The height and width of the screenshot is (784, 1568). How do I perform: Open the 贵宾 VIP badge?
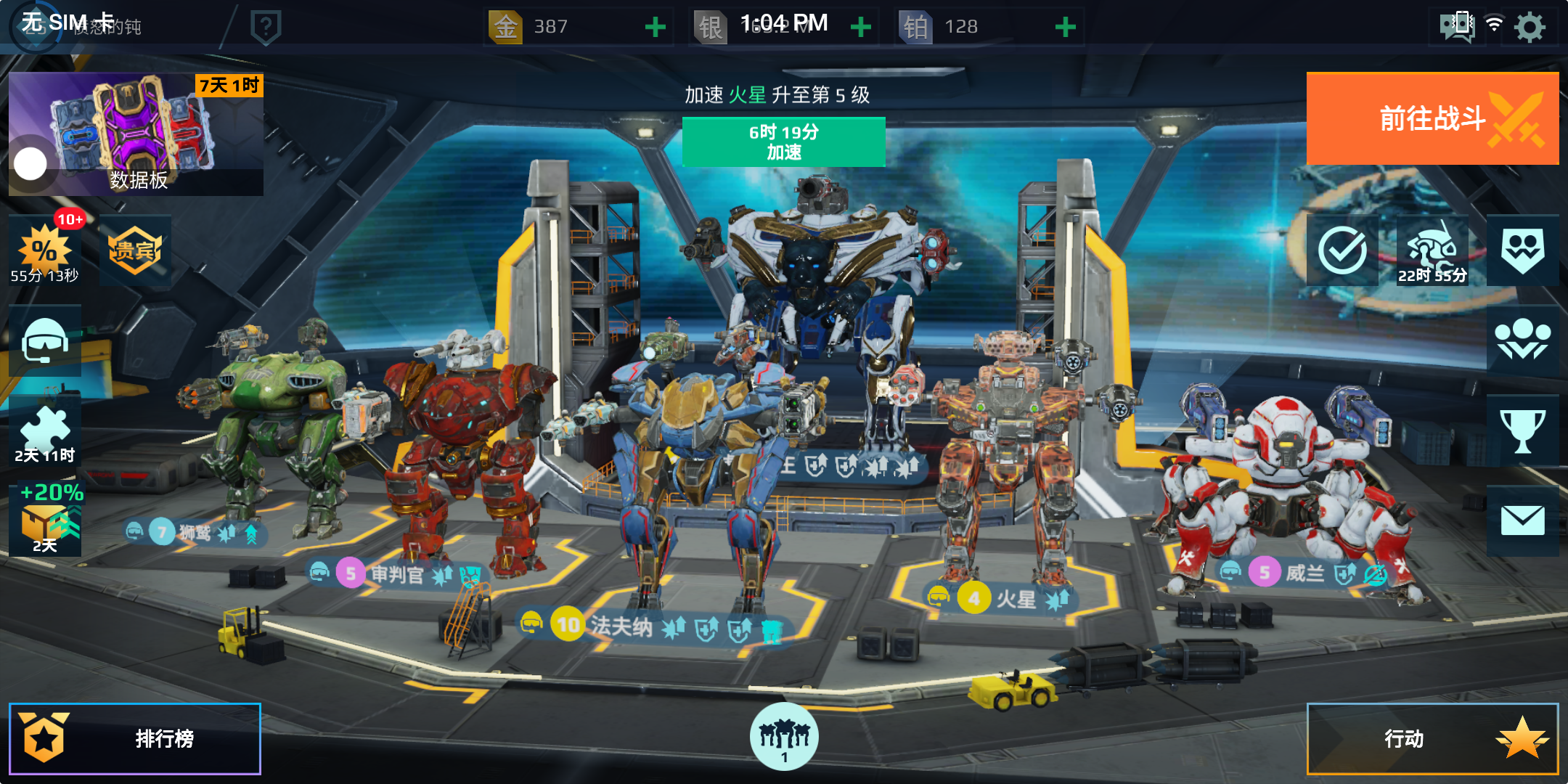[x=135, y=250]
